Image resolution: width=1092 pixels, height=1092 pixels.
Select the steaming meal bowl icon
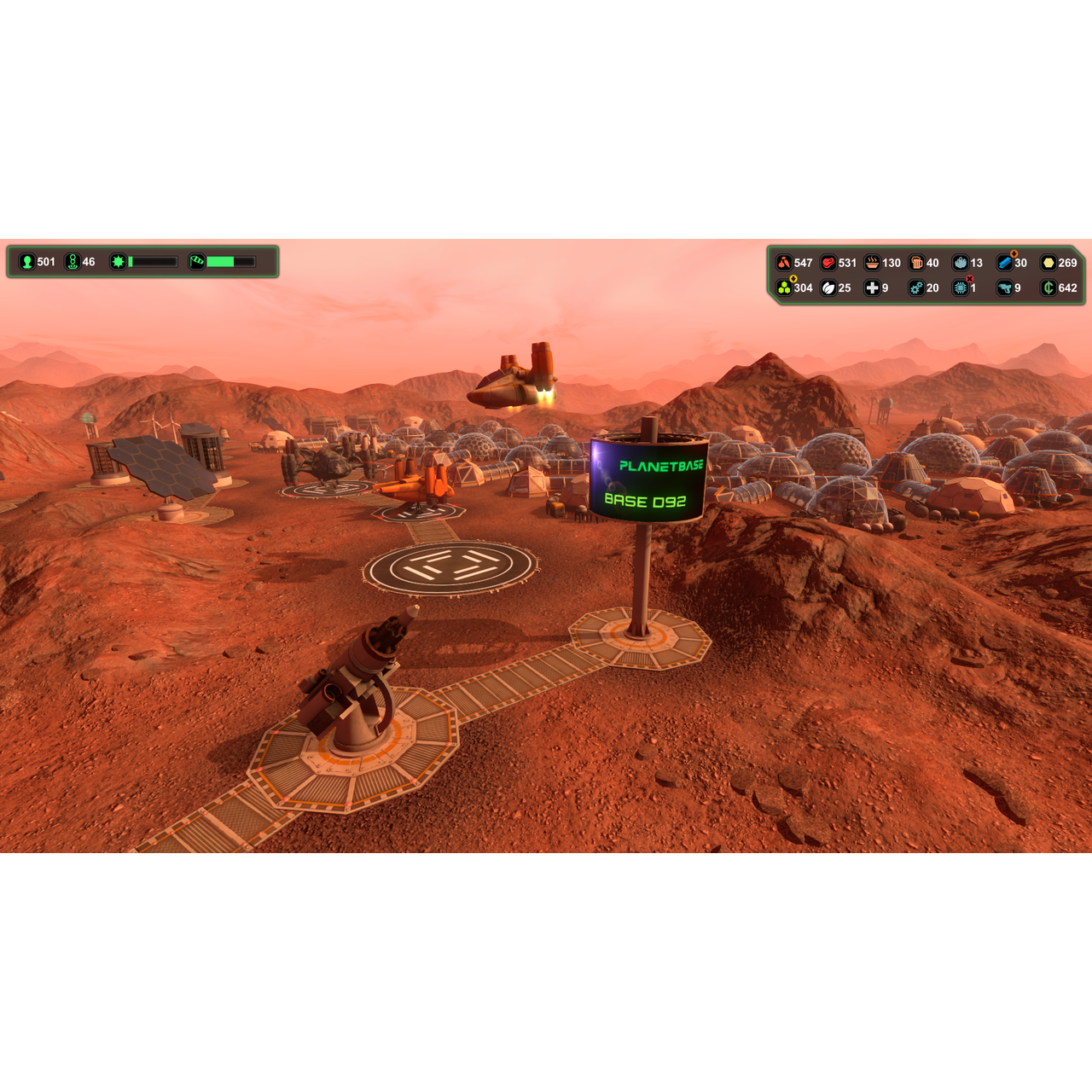coord(872,263)
